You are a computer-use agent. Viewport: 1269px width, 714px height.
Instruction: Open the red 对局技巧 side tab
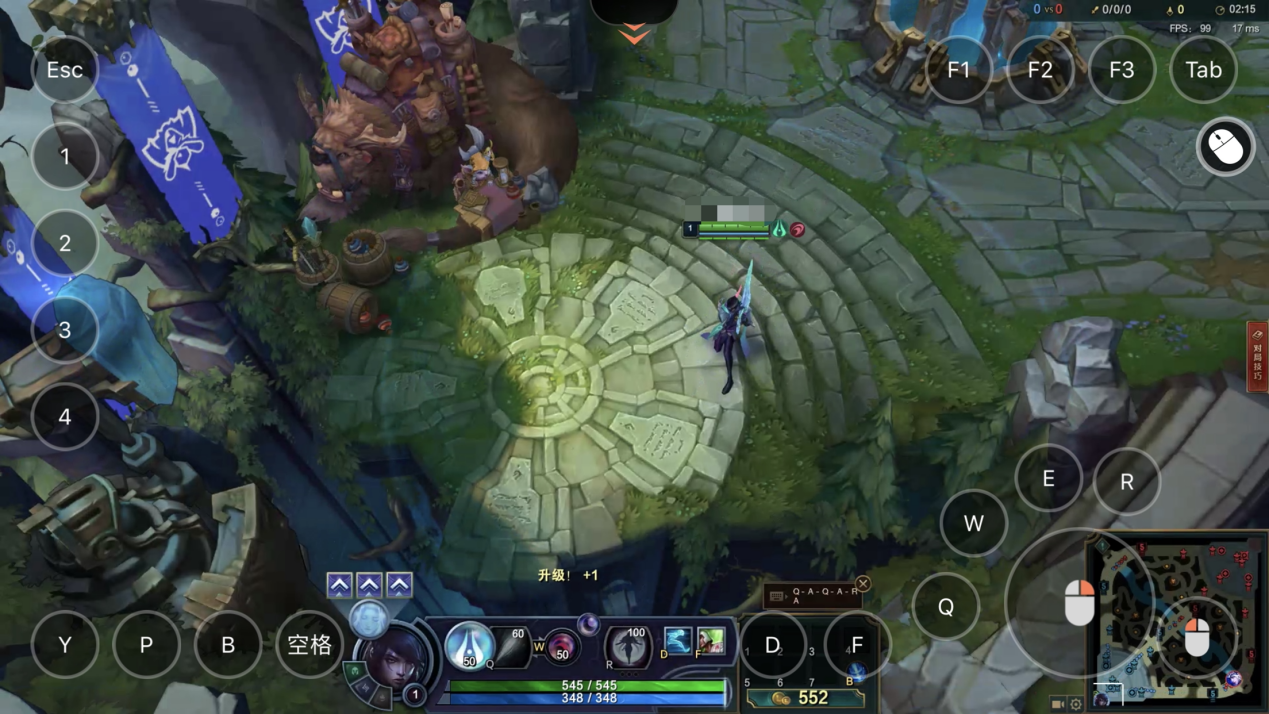[x=1257, y=356]
